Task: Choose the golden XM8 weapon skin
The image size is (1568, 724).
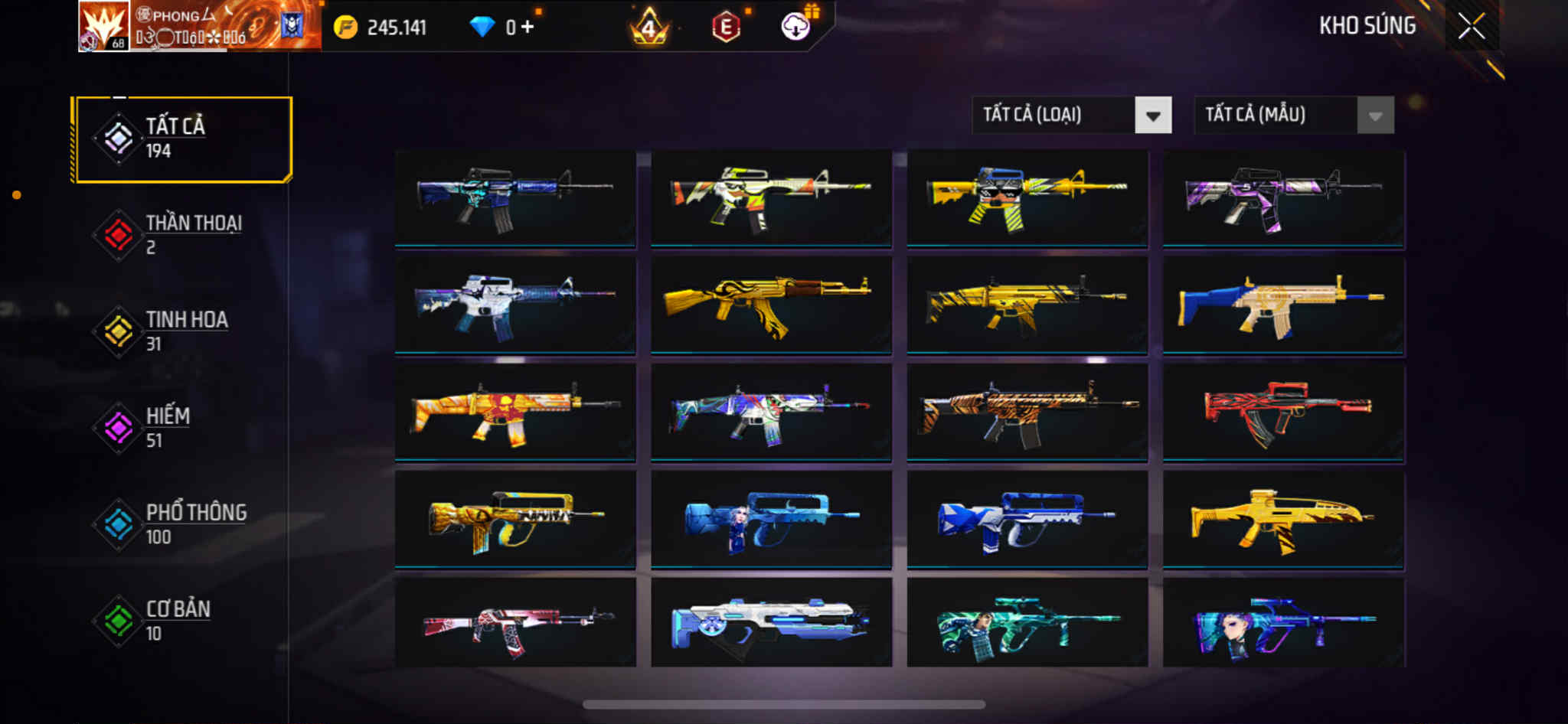Action: 1283,519
